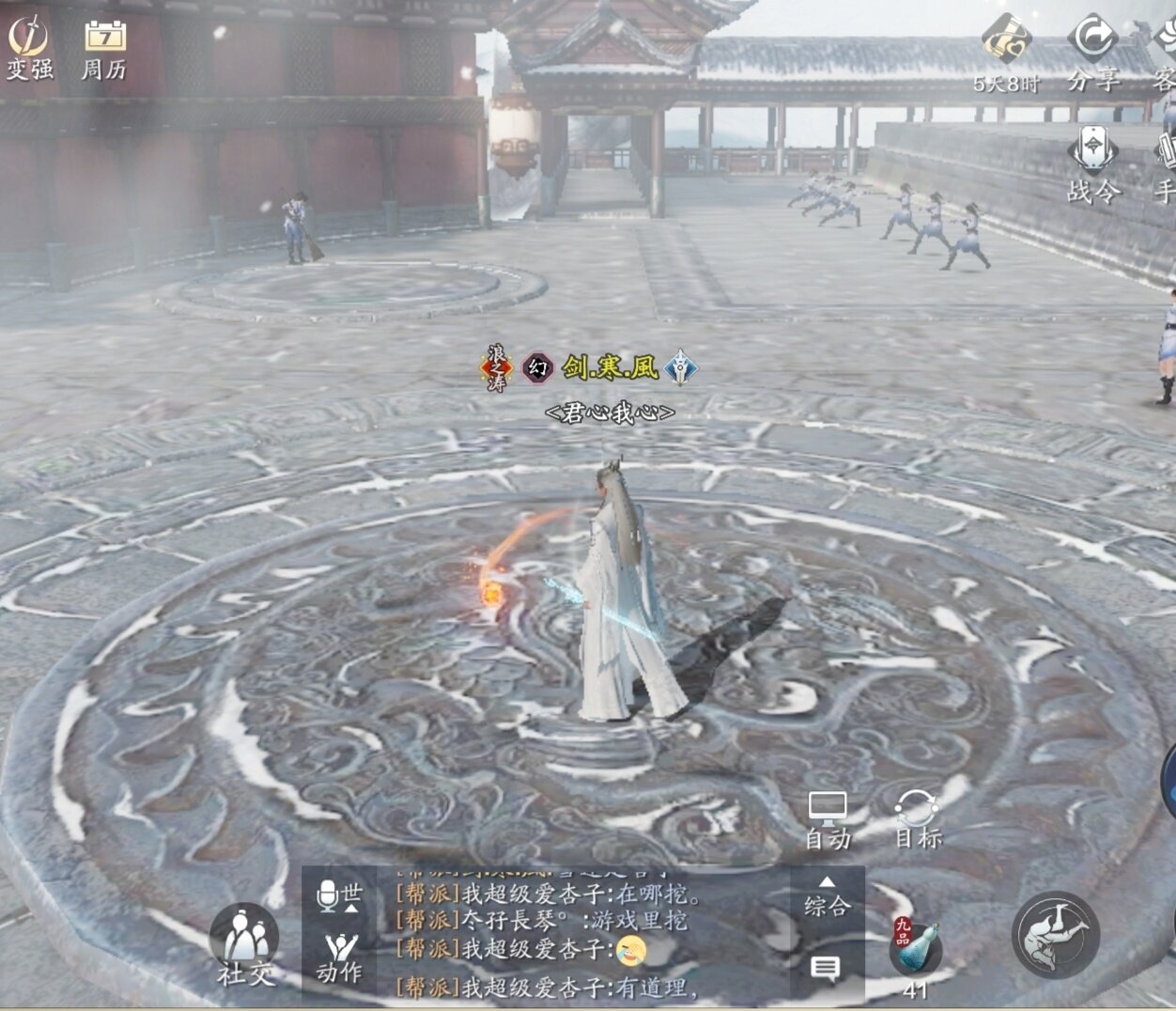Screen dimensions: 1176x1011
Task: Open the 变强 power-up menu
Action: coord(29,47)
